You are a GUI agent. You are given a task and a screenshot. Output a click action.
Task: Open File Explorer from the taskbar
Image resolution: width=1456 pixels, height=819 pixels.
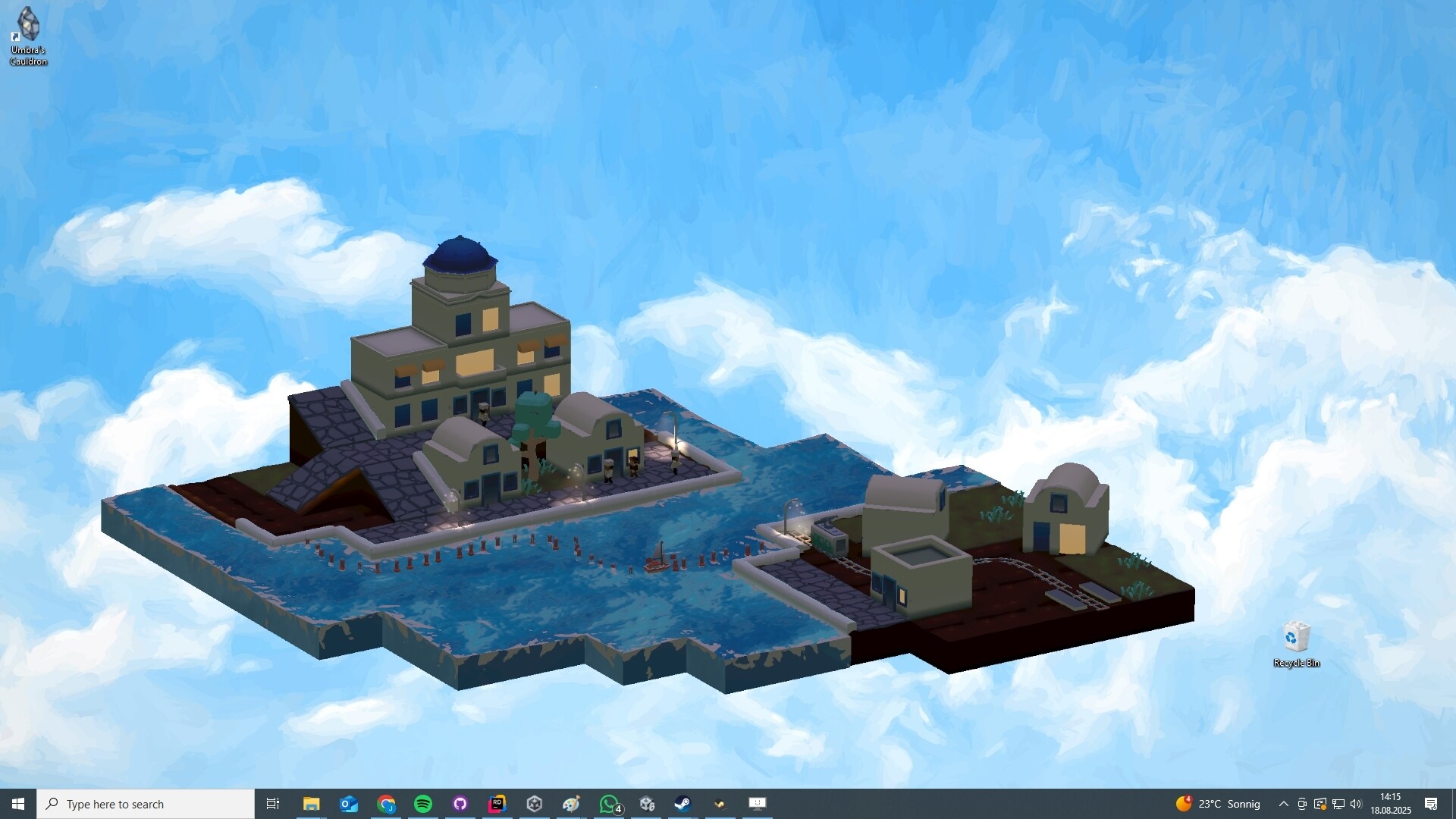(311, 804)
